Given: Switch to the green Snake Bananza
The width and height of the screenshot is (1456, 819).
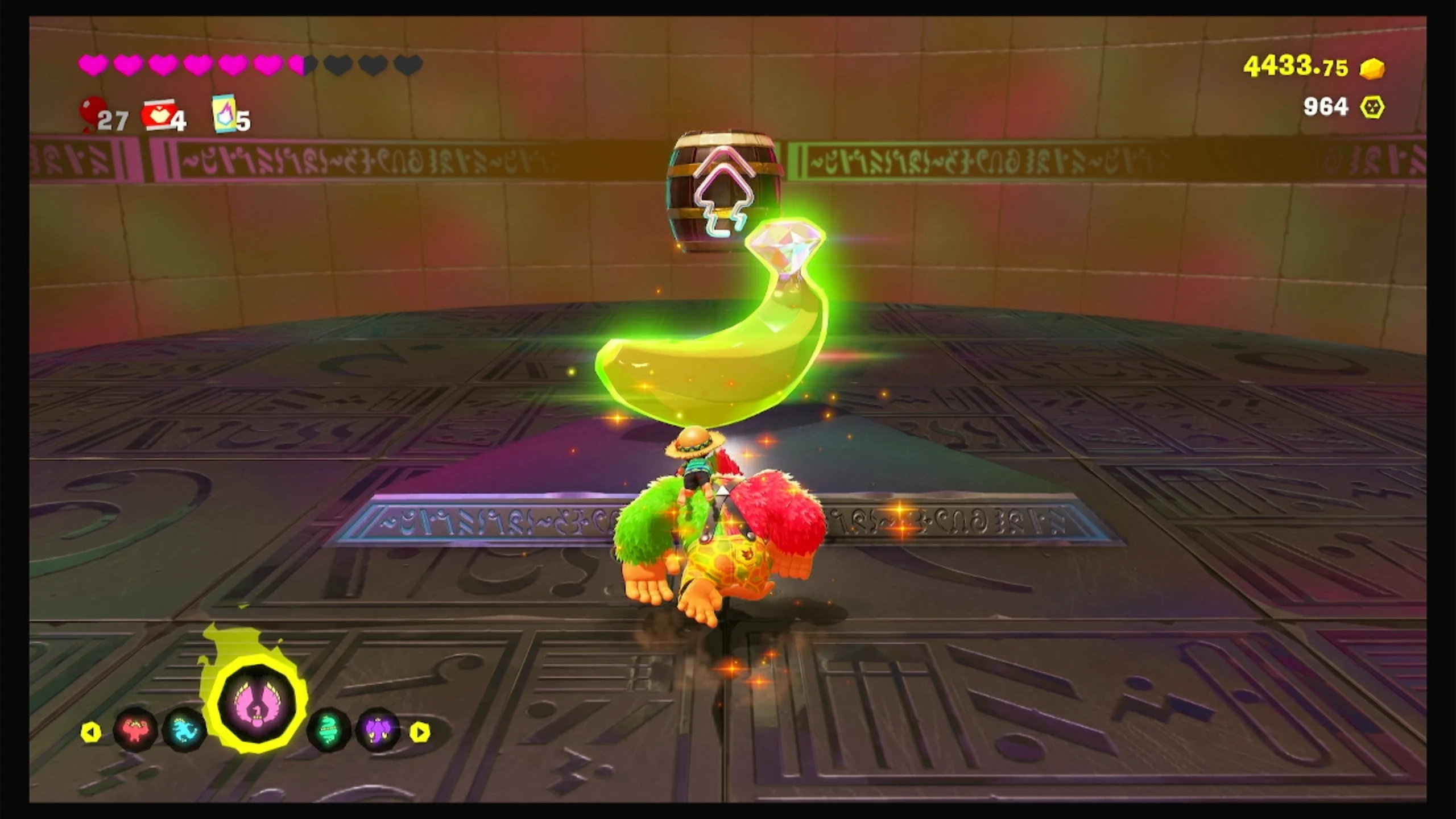Looking at the screenshot, I should (x=329, y=730).
